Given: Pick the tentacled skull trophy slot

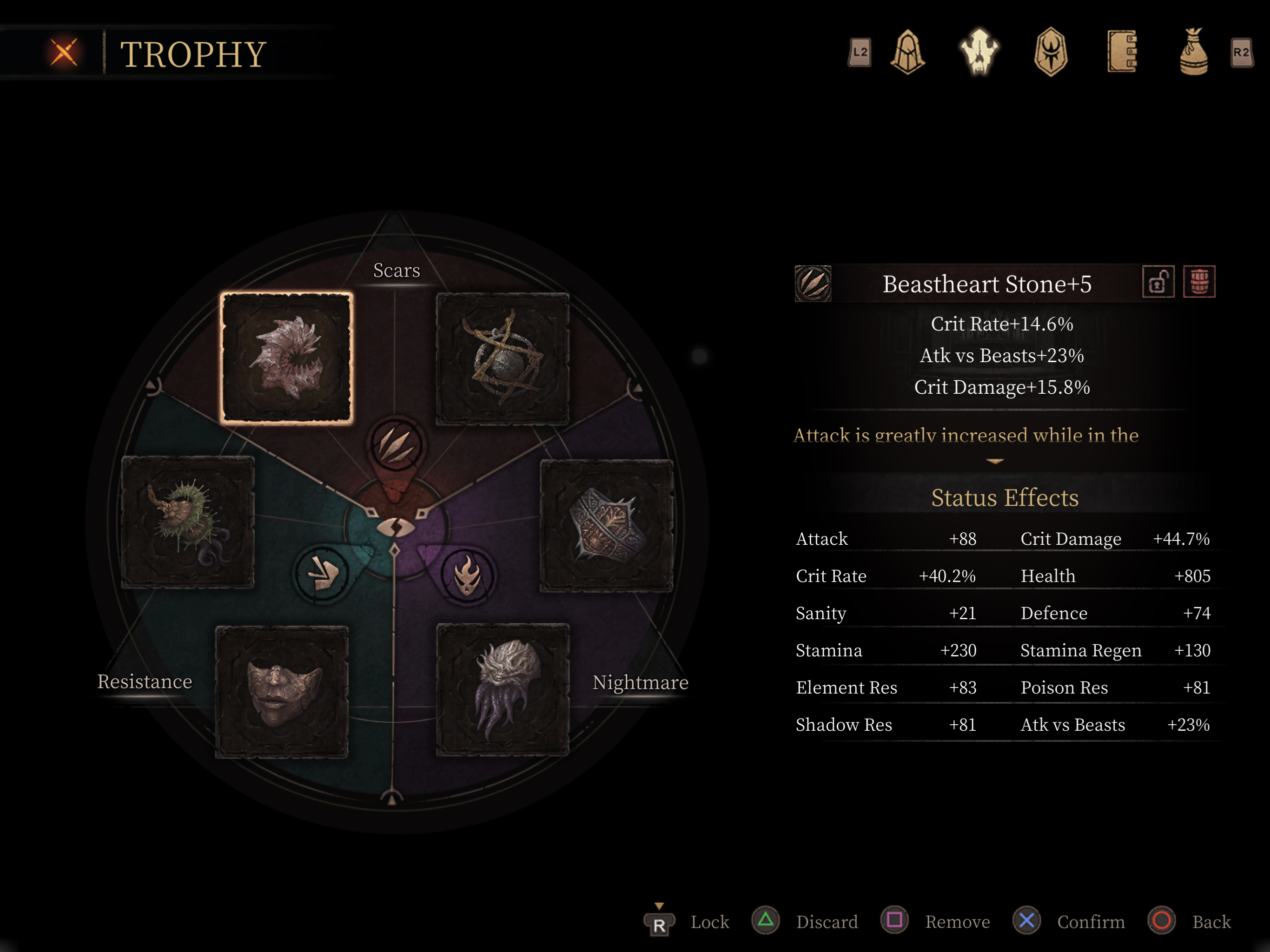Looking at the screenshot, I should (503, 690).
